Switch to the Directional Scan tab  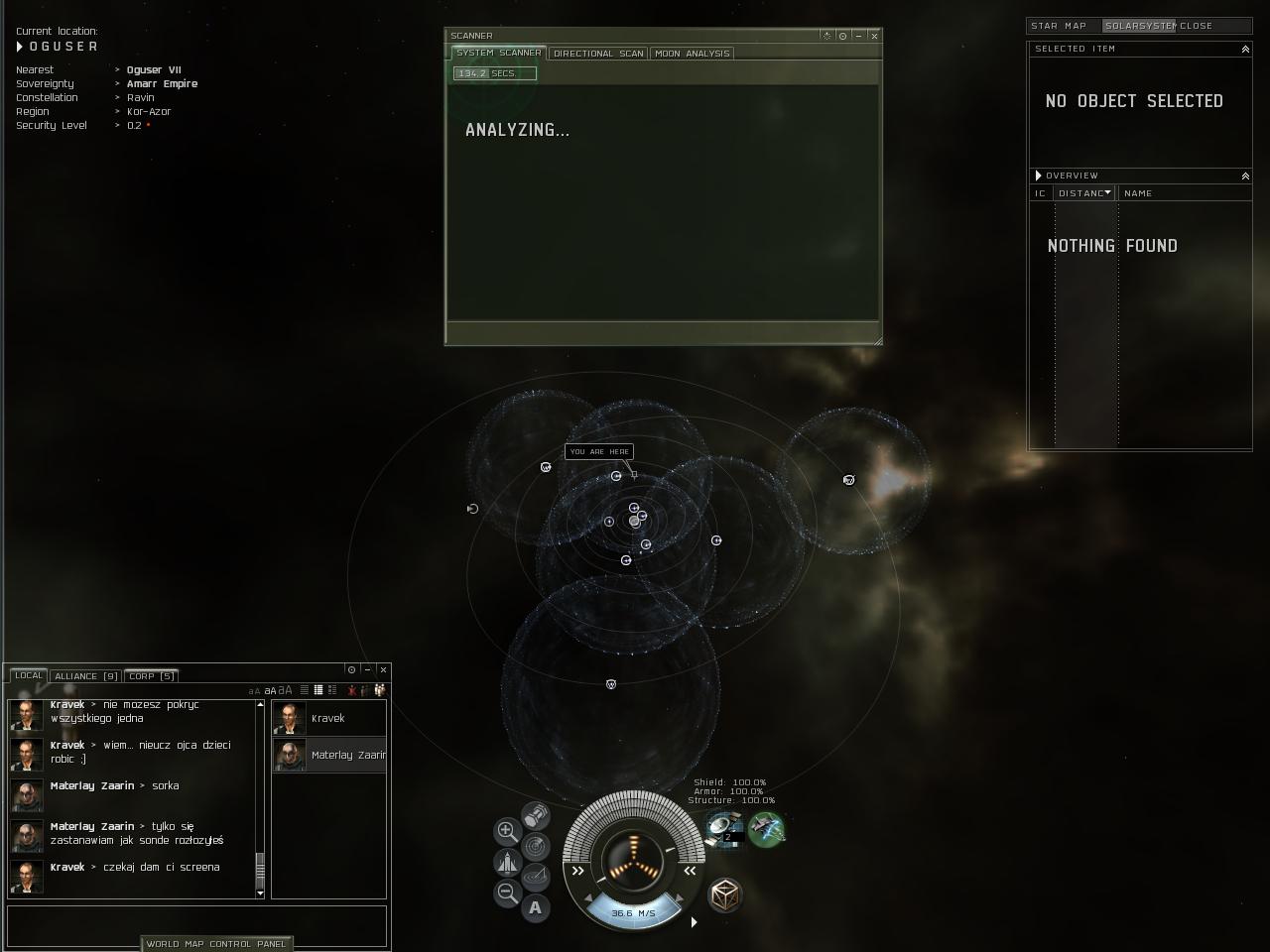(x=598, y=54)
